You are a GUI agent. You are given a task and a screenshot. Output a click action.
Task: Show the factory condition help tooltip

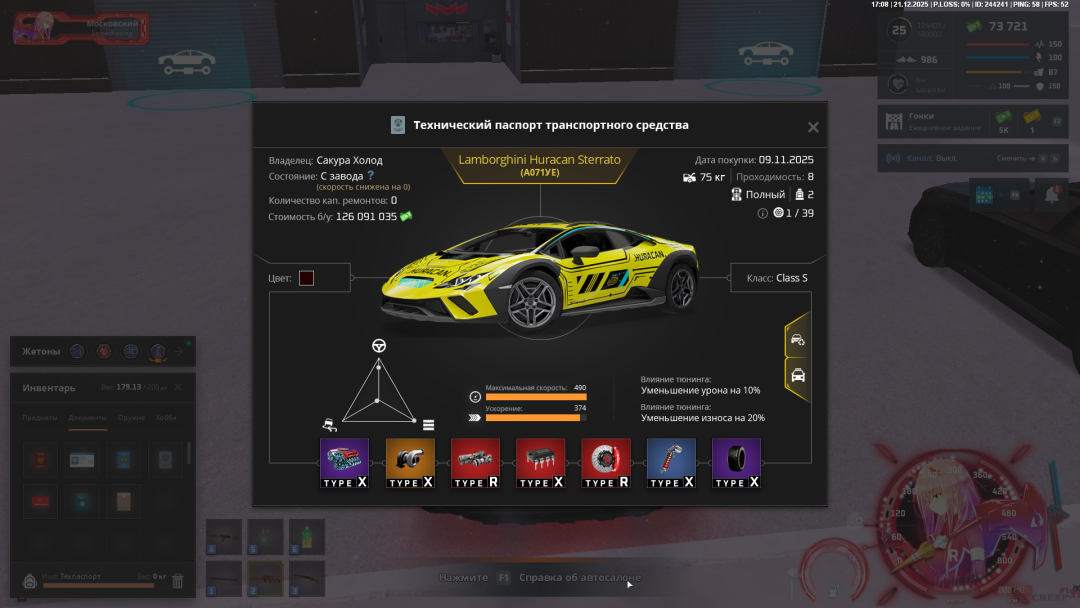click(370, 175)
